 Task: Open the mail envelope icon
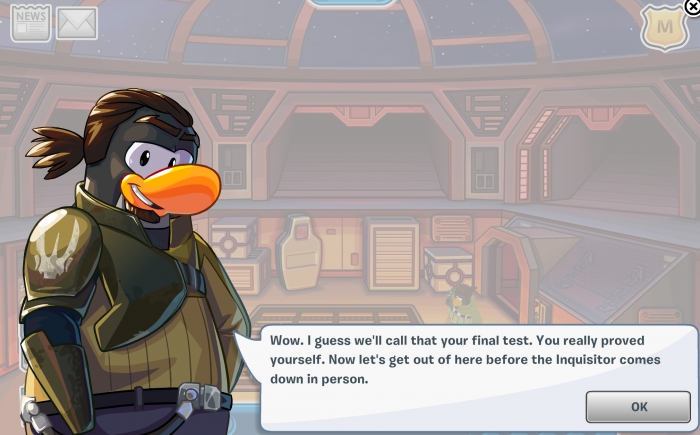click(76, 23)
